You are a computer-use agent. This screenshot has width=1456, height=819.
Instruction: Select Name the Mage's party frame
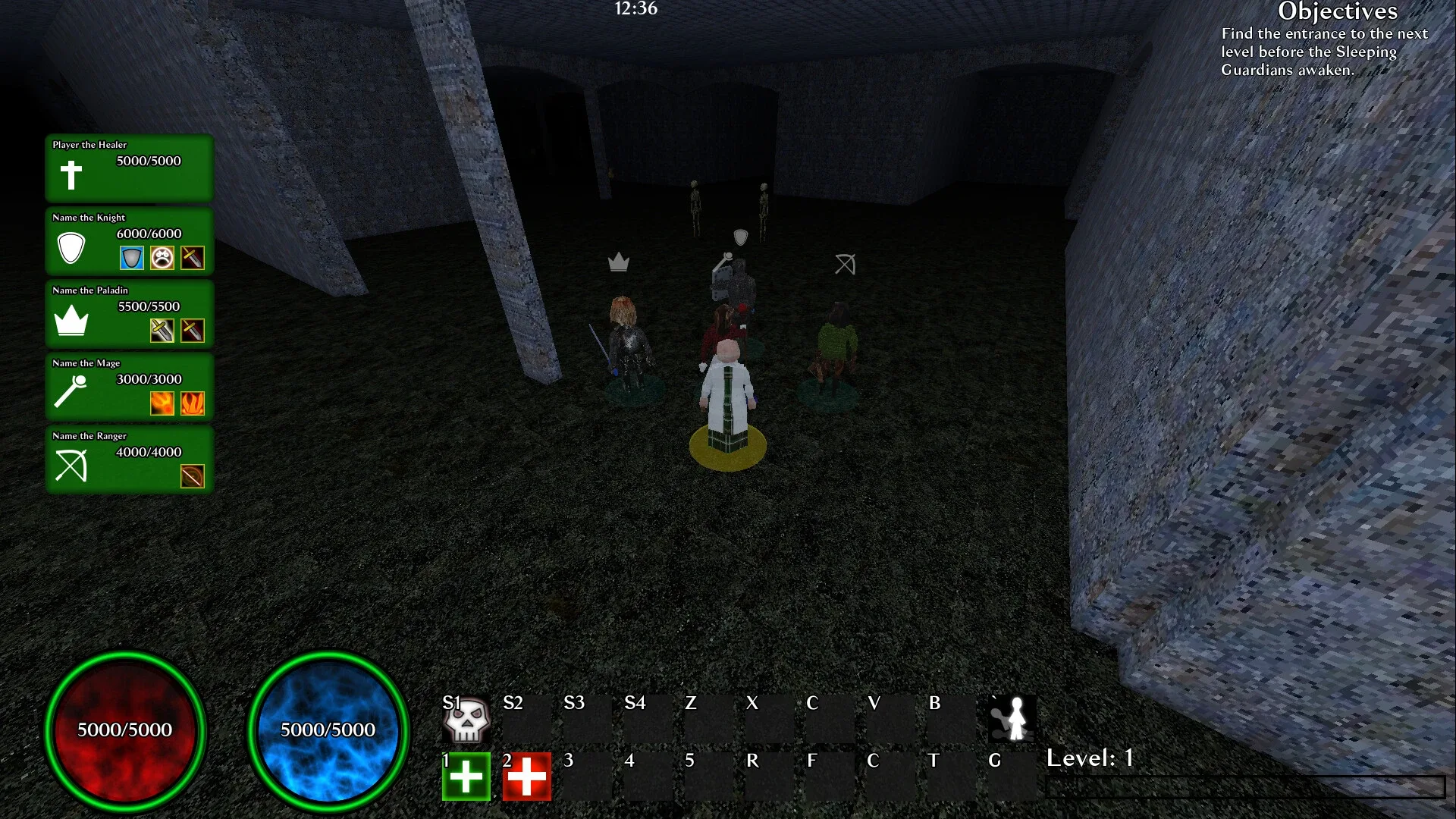click(x=127, y=387)
